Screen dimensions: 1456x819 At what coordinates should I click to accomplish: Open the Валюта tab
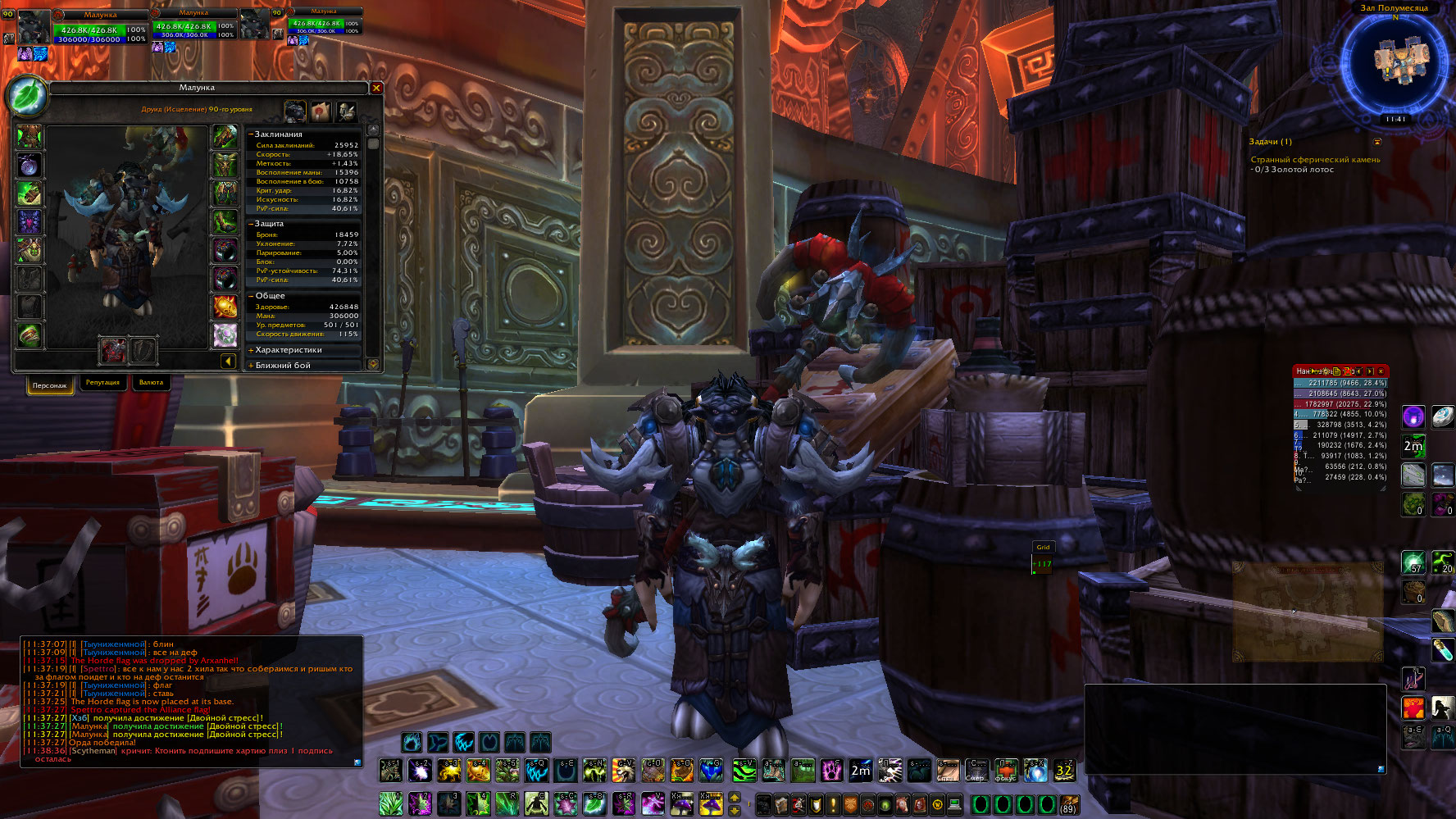tap(151, 383)
